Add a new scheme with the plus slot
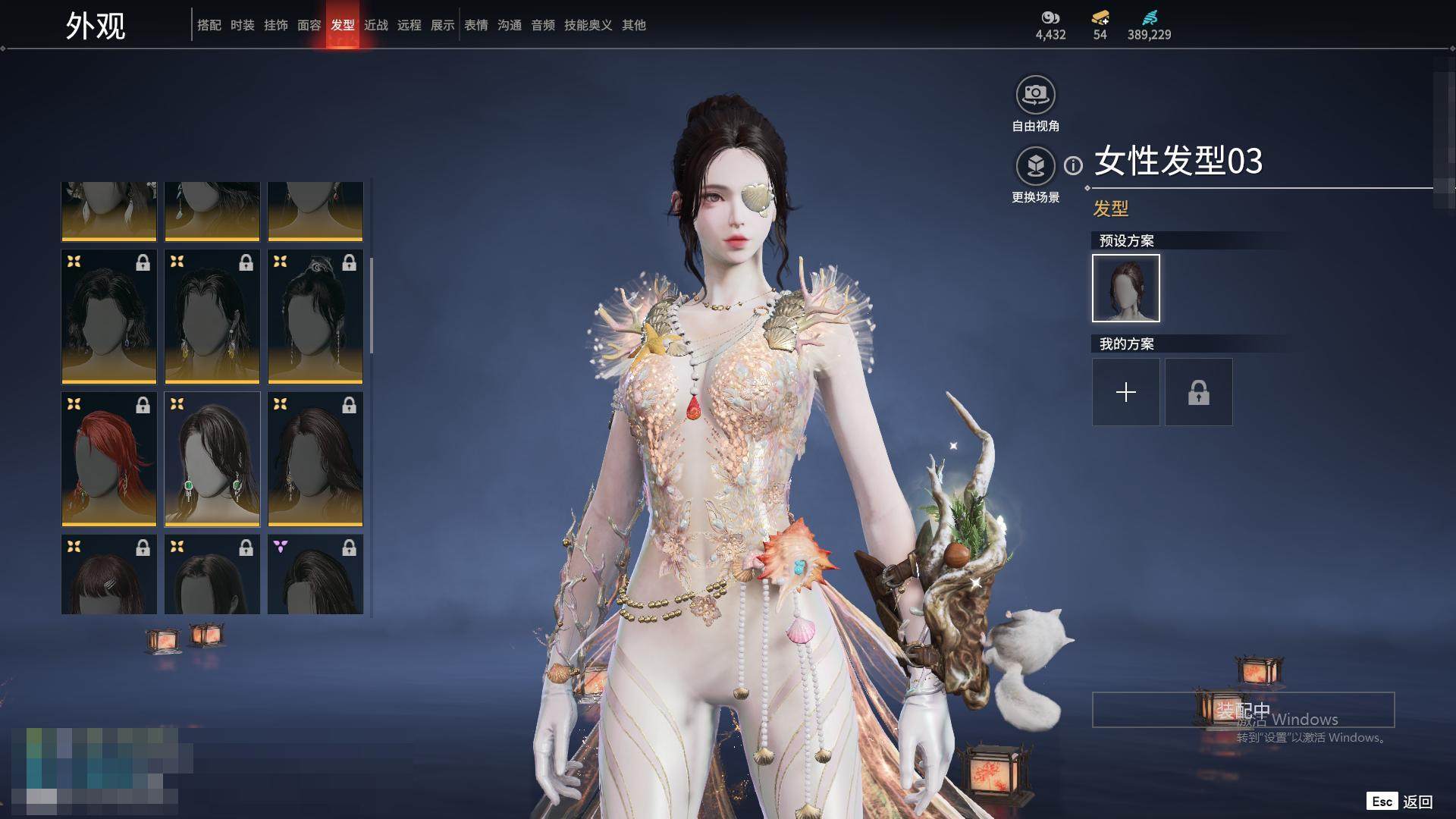The image size is (1456, 819). click(1125, 392)
